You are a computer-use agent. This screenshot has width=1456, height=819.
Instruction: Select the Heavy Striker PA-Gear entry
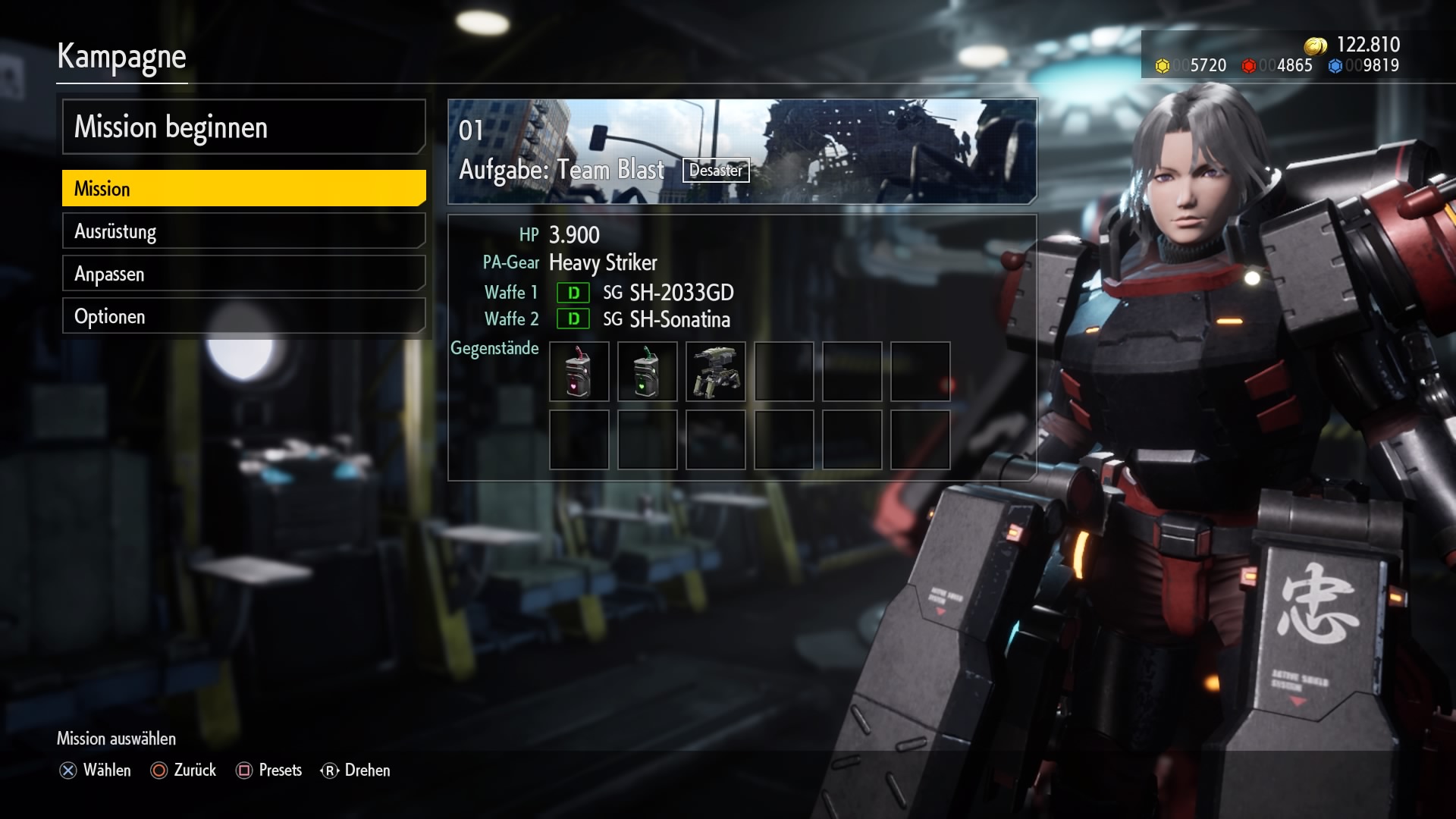603,263
